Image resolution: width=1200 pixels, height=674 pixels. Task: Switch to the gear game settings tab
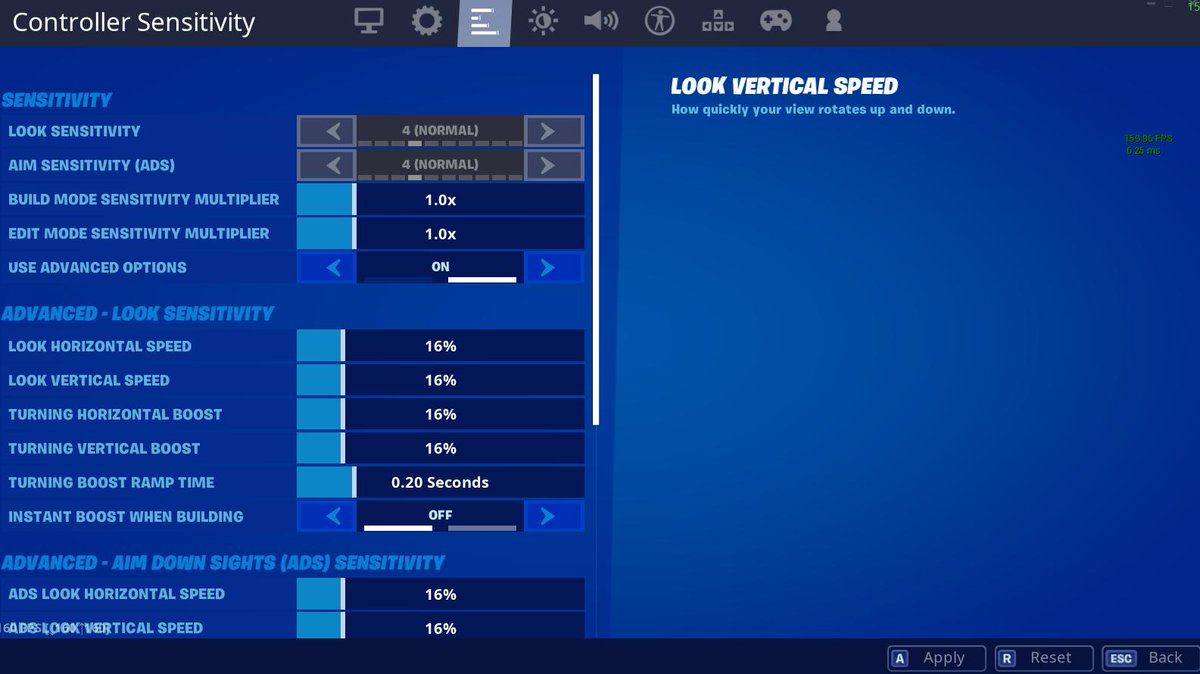tap(426, 21)
